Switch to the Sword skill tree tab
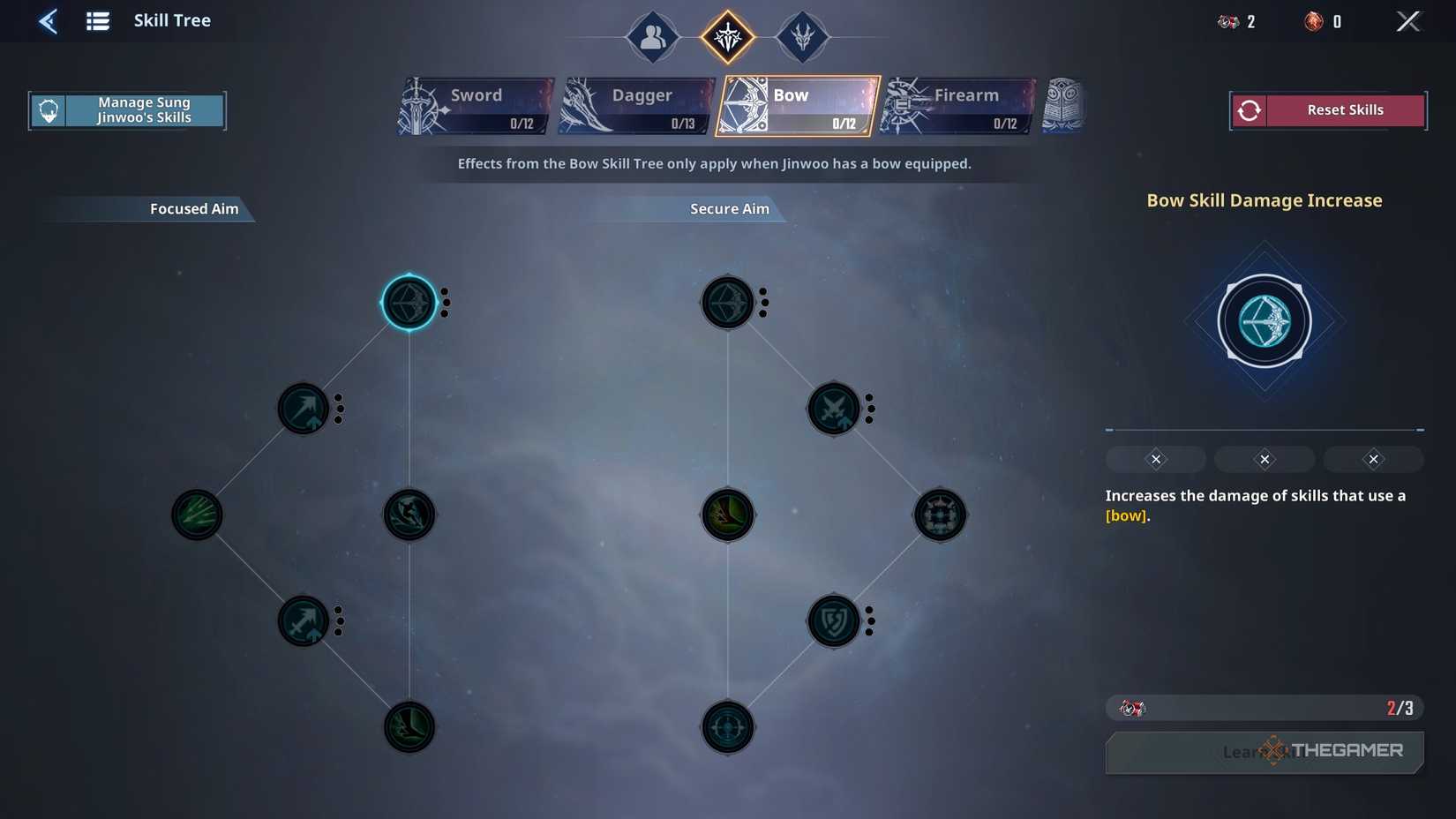Screen dimensions: 1456x819 coord(477,104)
